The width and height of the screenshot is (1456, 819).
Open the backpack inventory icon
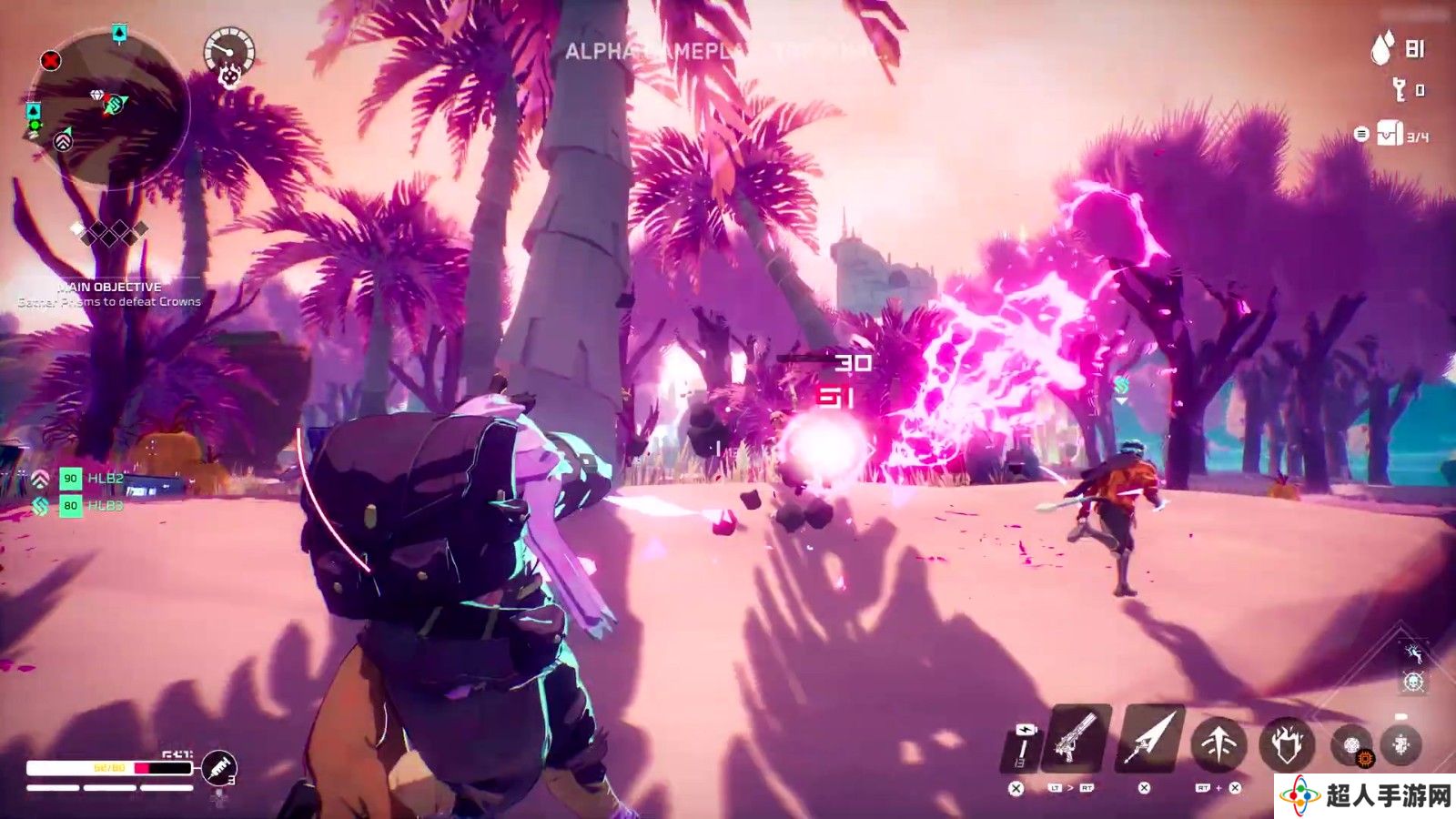click(x=1390, y=134)
